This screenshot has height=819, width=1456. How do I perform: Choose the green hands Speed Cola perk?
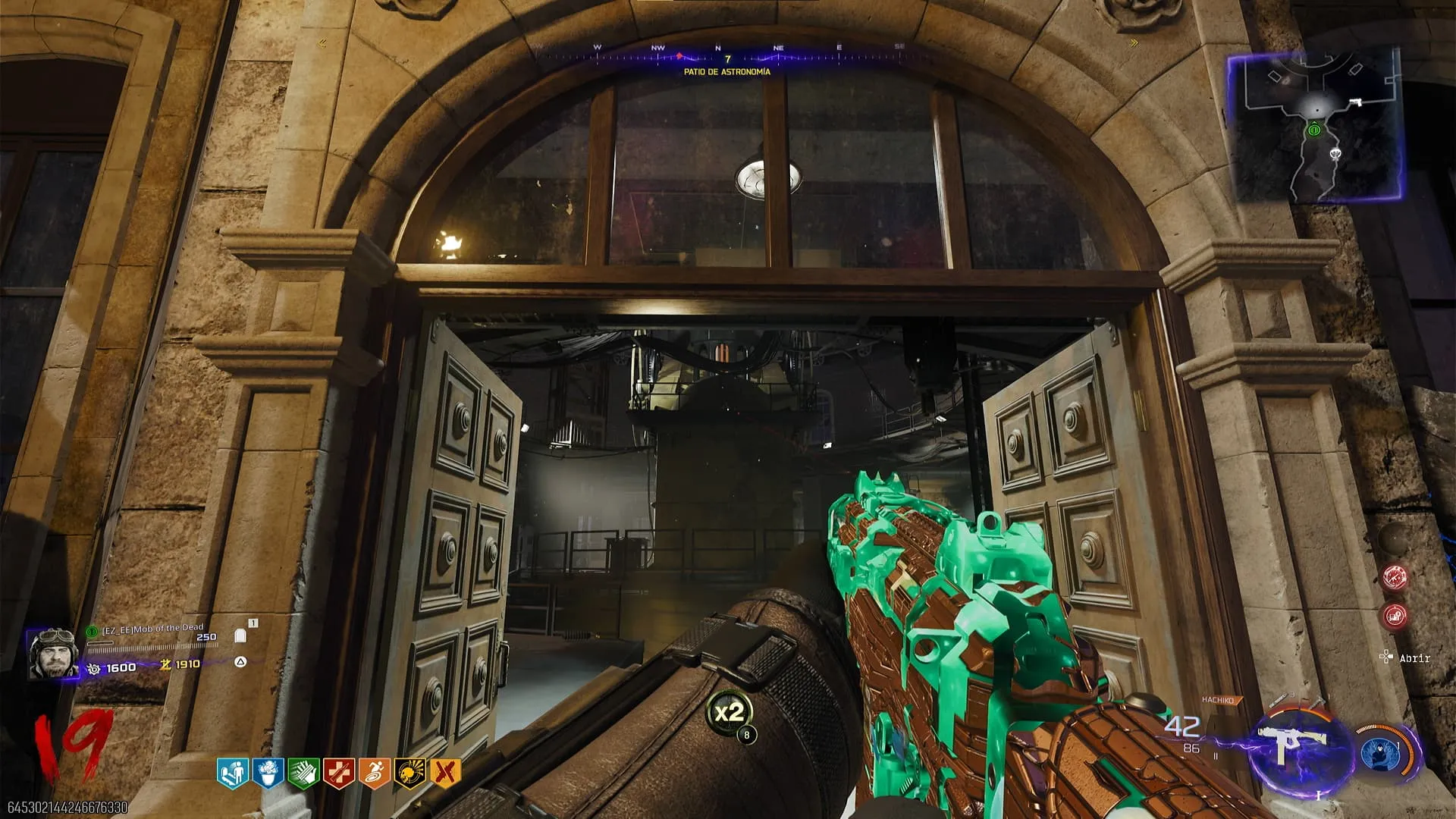tap(303, 773)
